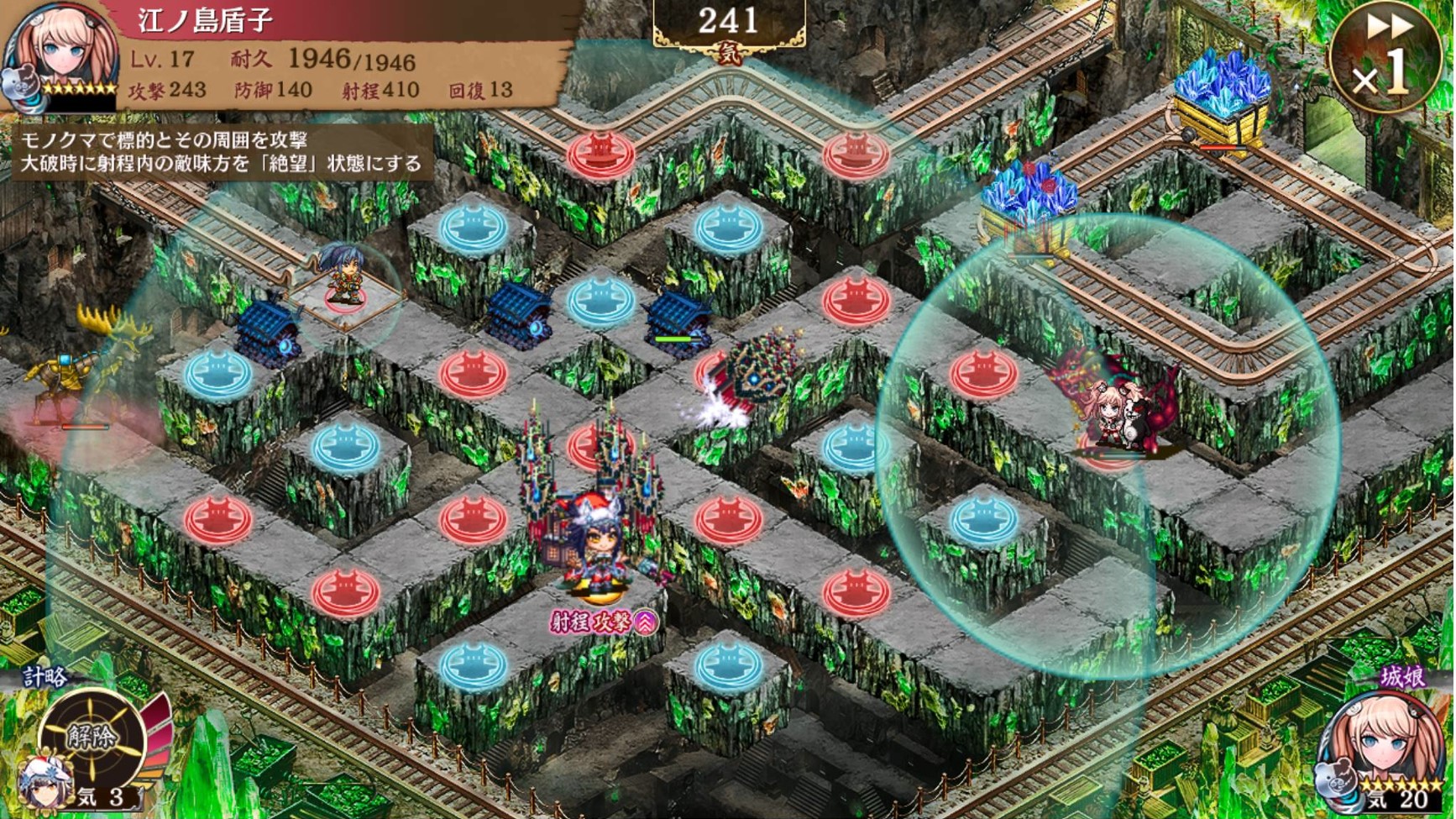
Task: Tap the 解除 strategy cancel button
Action: pos(93,738)
